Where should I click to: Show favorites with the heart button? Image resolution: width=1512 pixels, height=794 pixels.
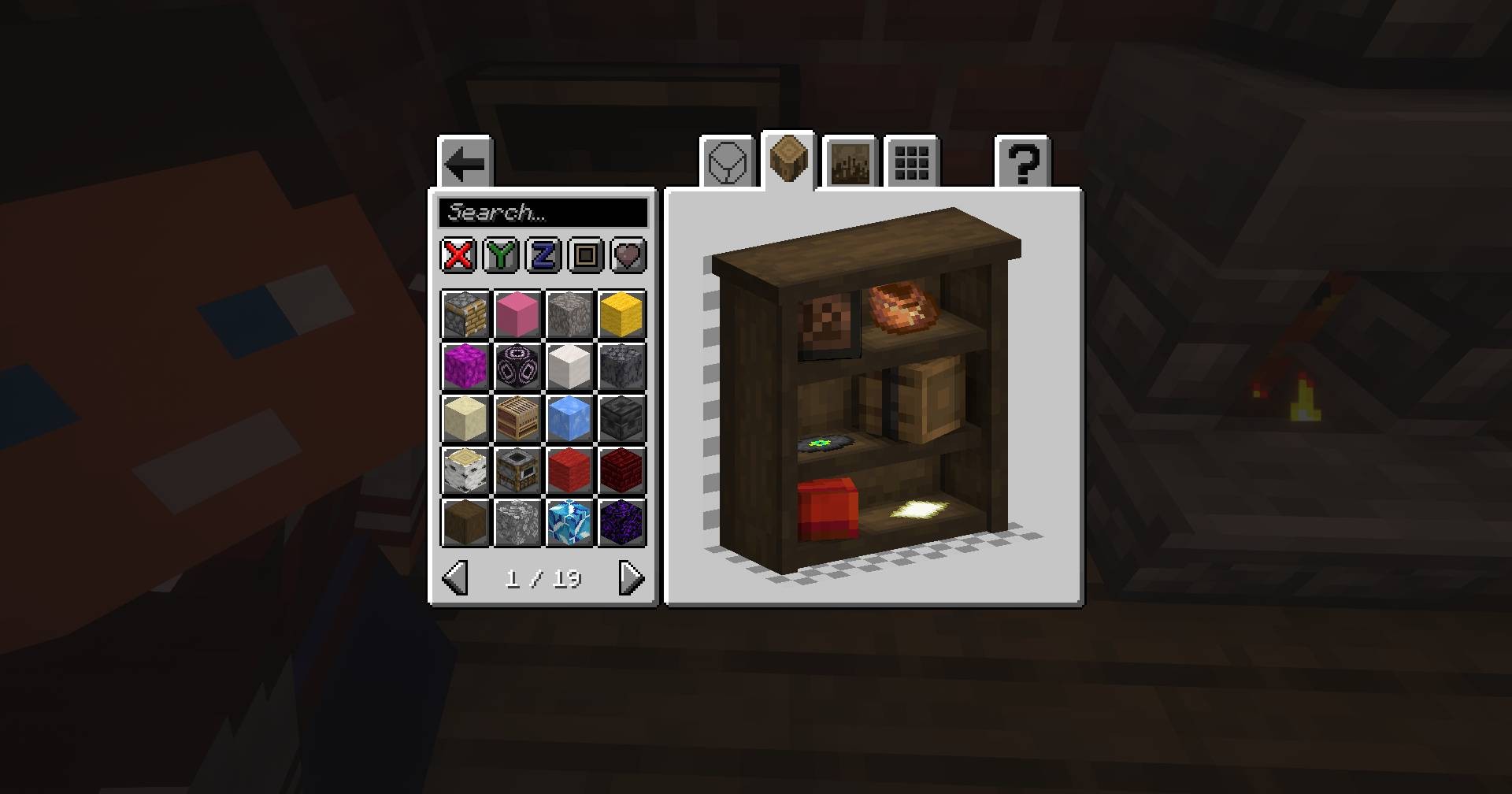[628, 255]
